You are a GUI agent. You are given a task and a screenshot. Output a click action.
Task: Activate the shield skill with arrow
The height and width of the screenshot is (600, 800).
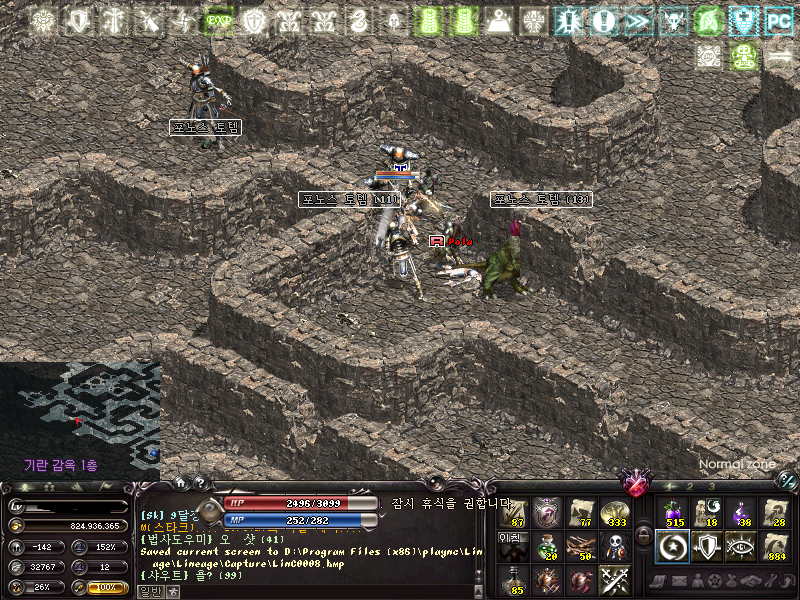(x=707, y=545)
